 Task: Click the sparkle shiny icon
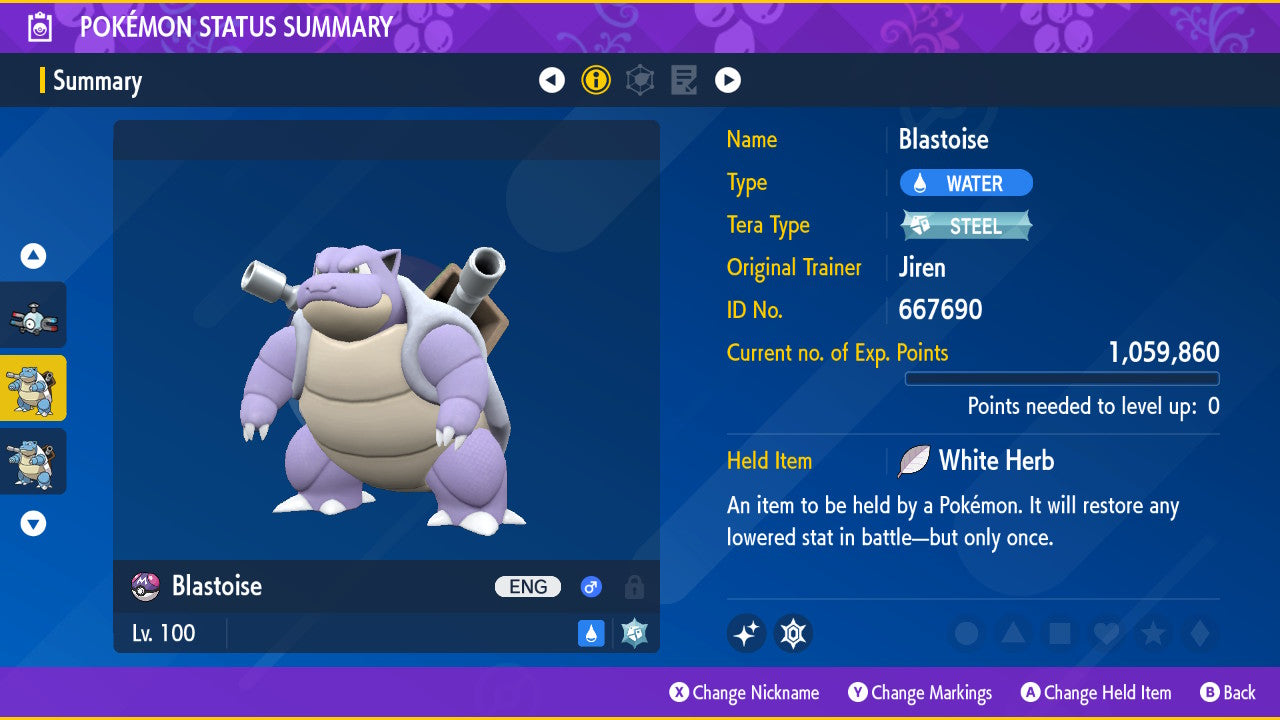click(x=746, y=633)
